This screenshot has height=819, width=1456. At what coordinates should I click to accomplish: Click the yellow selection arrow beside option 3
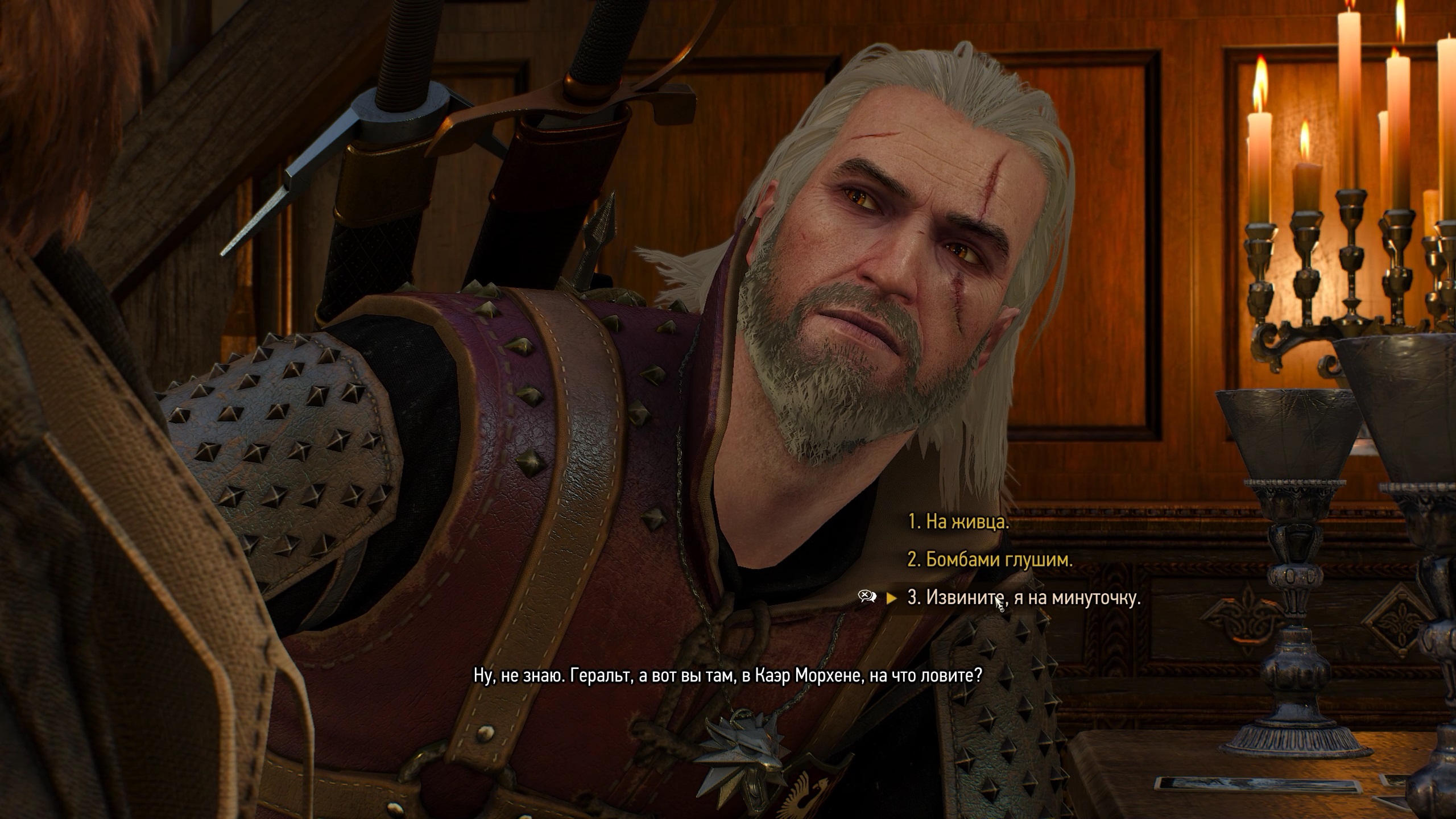[x=892, y=597]
